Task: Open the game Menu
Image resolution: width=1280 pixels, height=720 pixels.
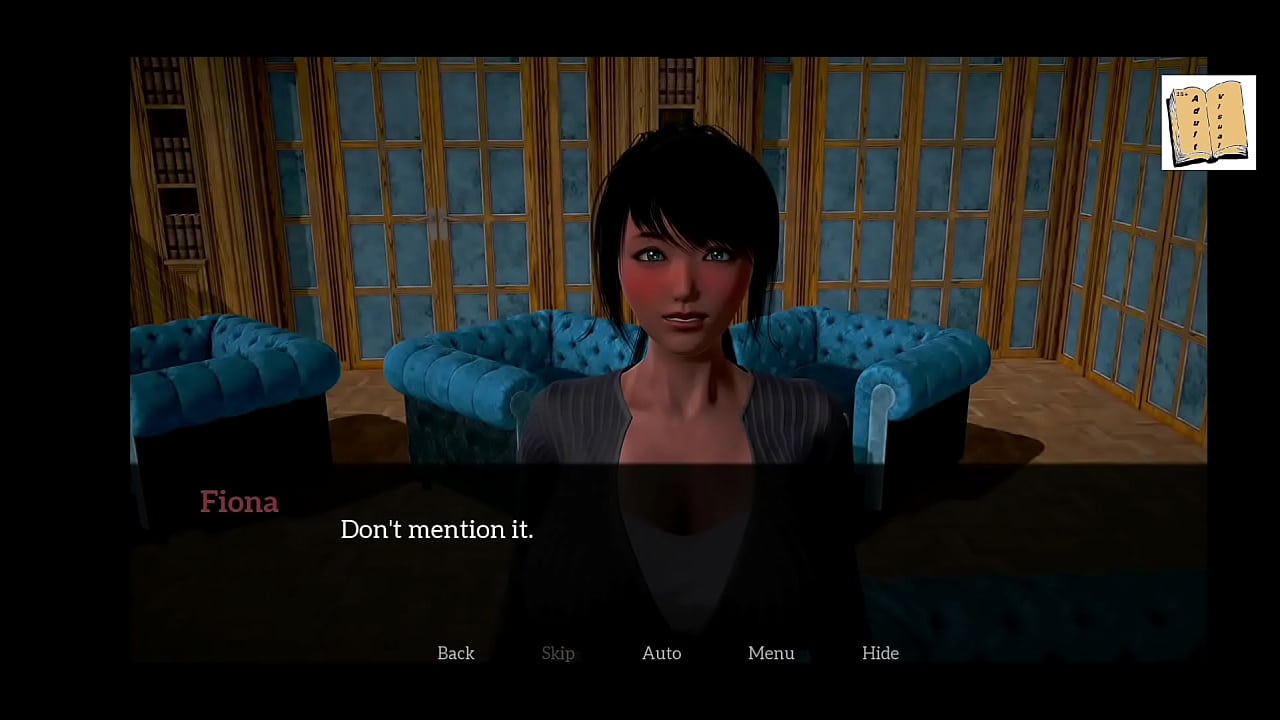Action: point(771,653)
